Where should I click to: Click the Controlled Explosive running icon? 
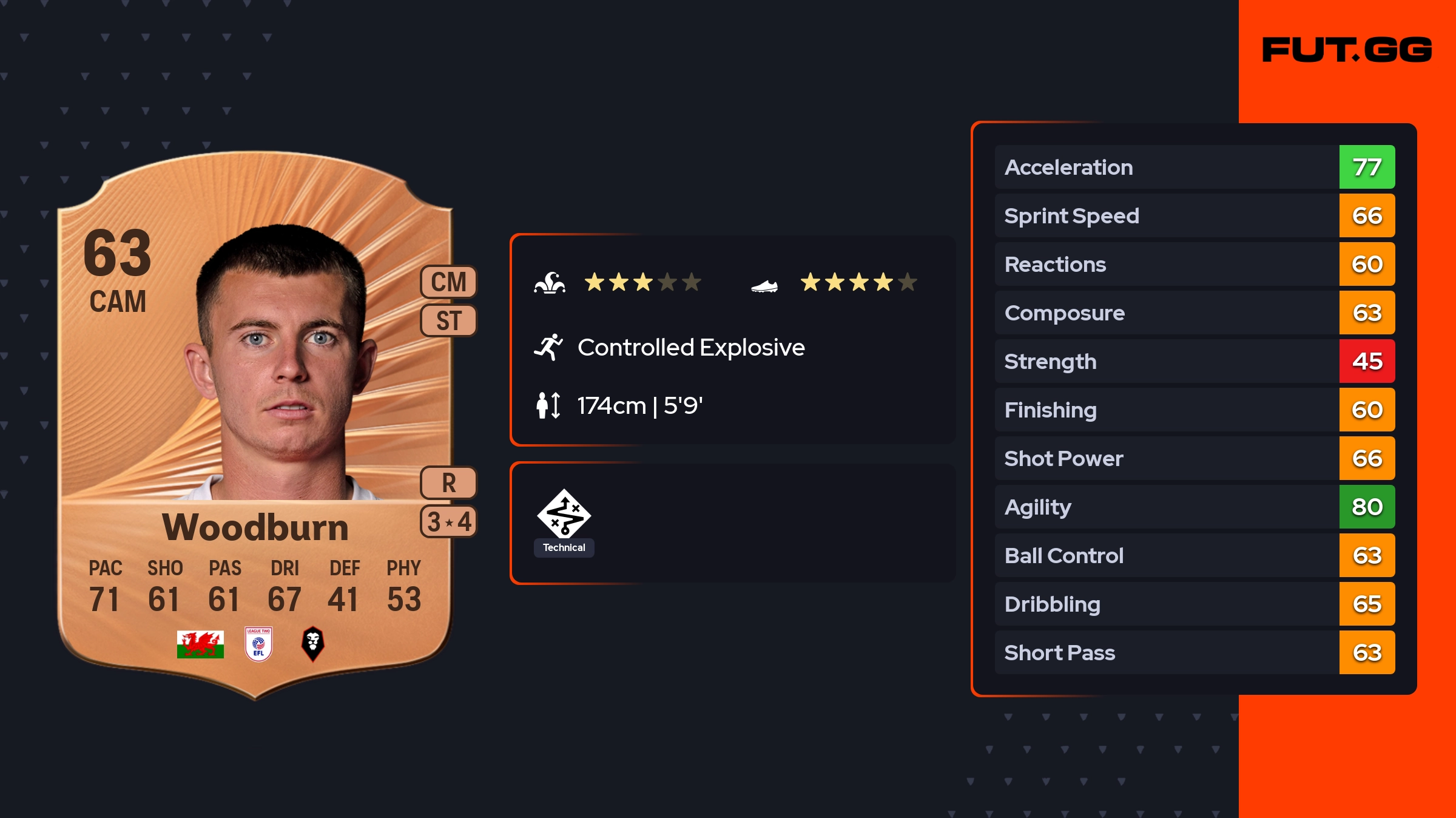548,348
